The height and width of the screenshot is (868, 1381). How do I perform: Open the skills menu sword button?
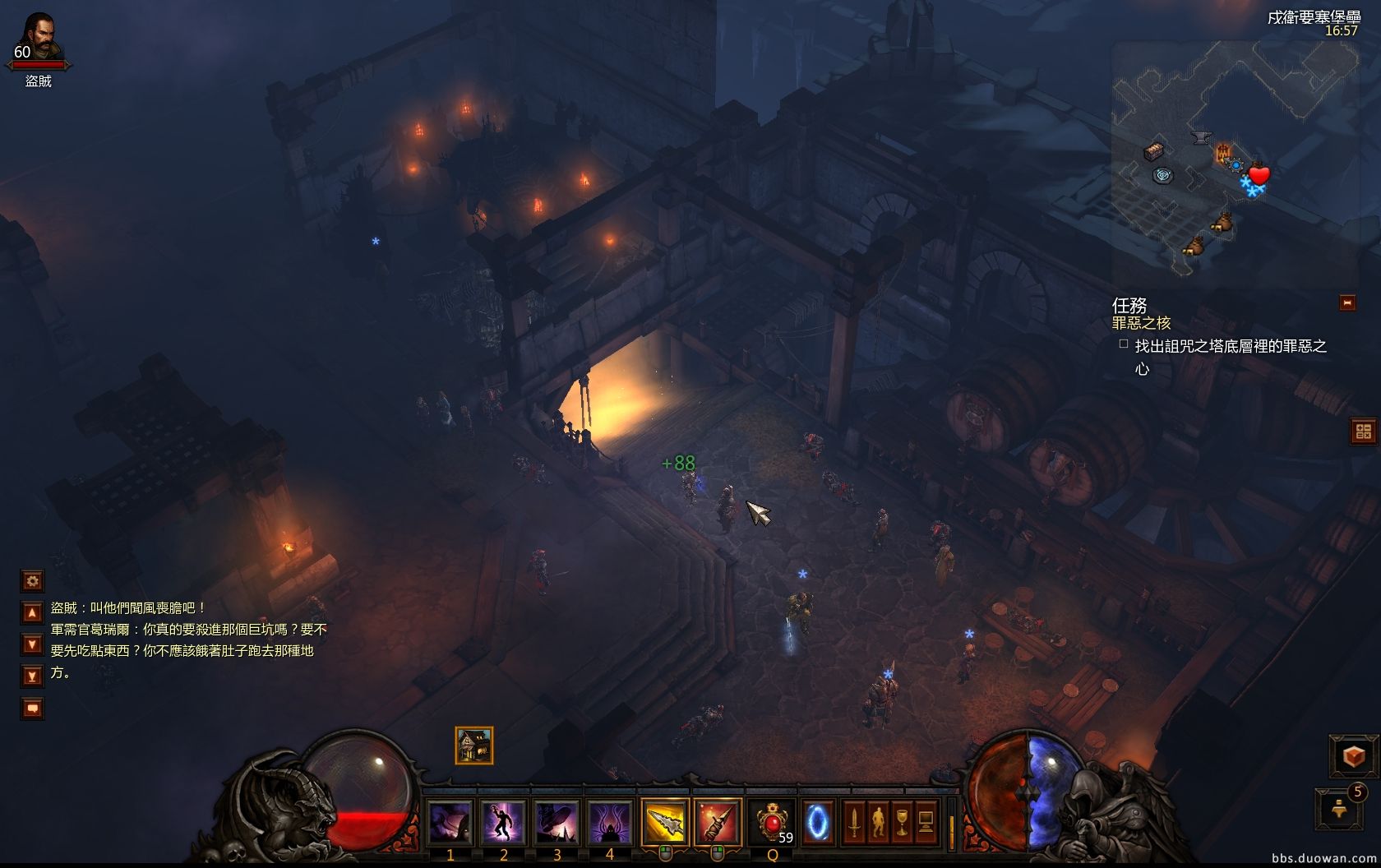tap(854, 821)
